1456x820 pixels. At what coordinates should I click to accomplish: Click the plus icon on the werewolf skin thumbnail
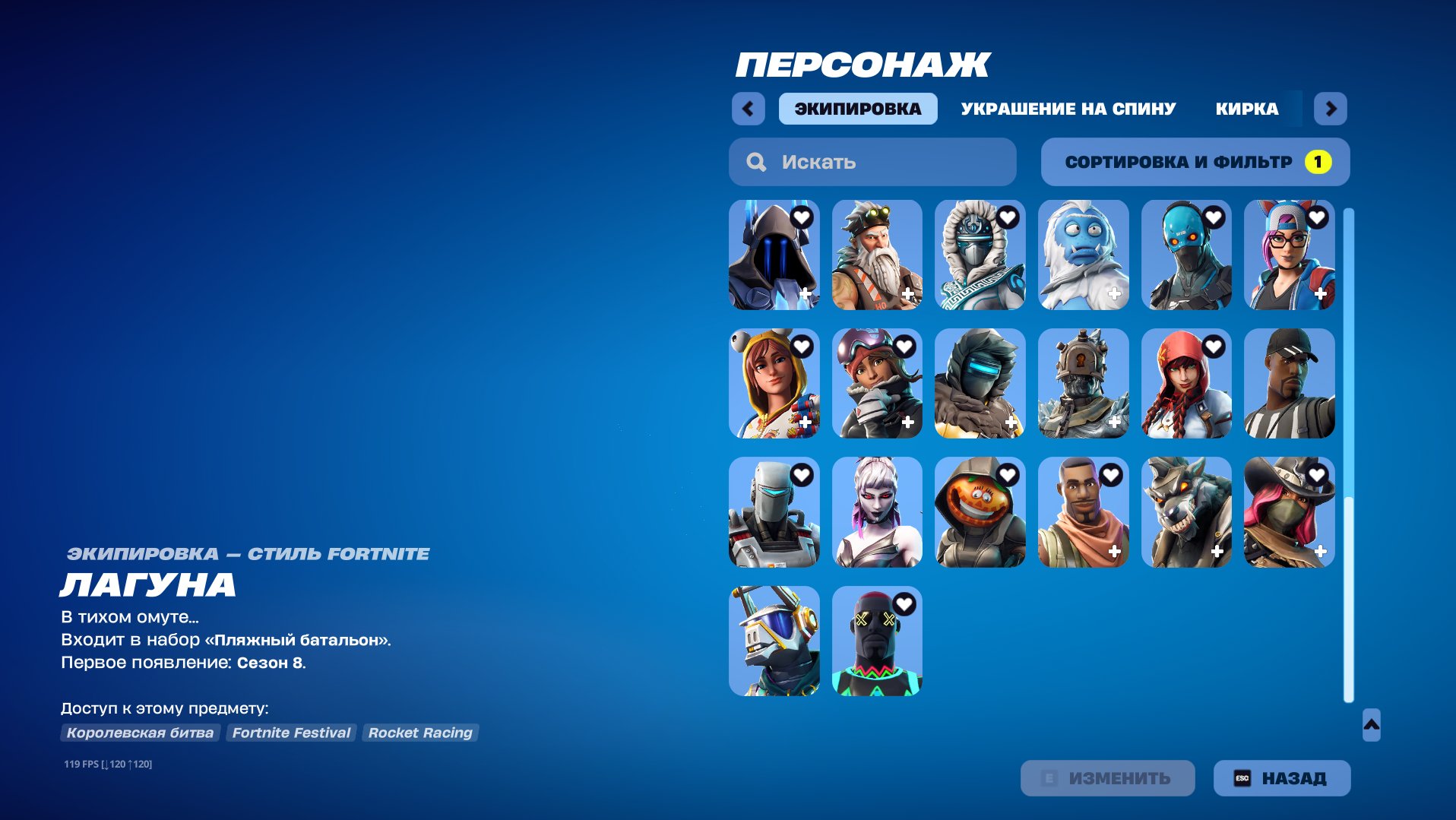click(1217, 552)
